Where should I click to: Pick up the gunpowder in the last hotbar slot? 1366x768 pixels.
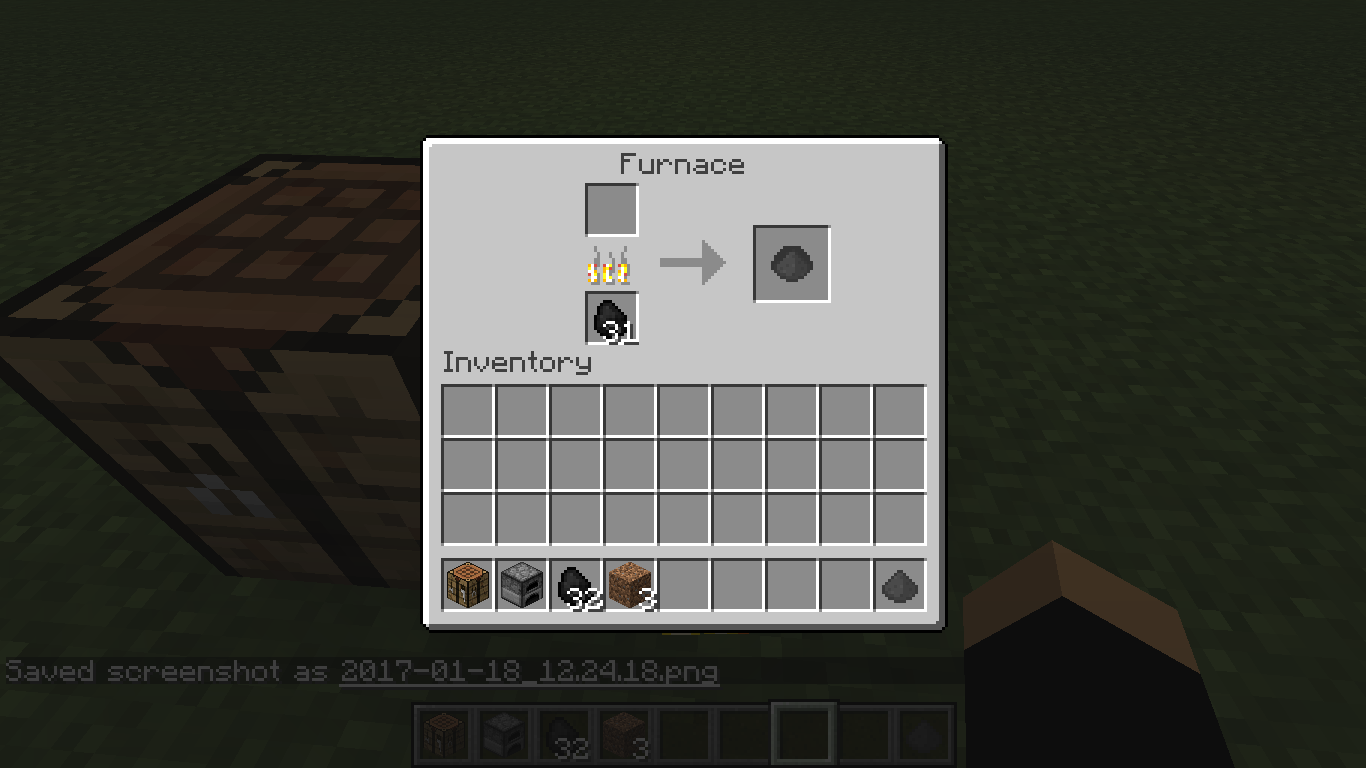pos(899,586)
